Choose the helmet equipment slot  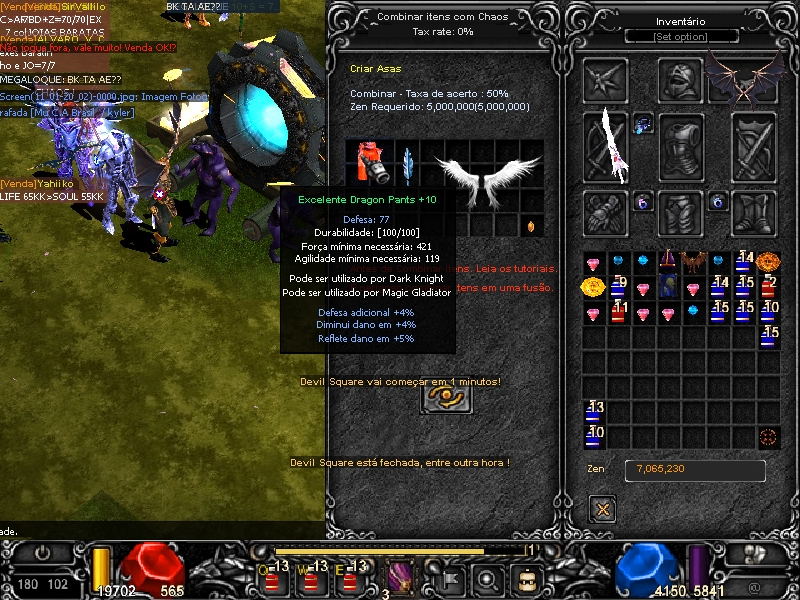[x=681, y=80]
